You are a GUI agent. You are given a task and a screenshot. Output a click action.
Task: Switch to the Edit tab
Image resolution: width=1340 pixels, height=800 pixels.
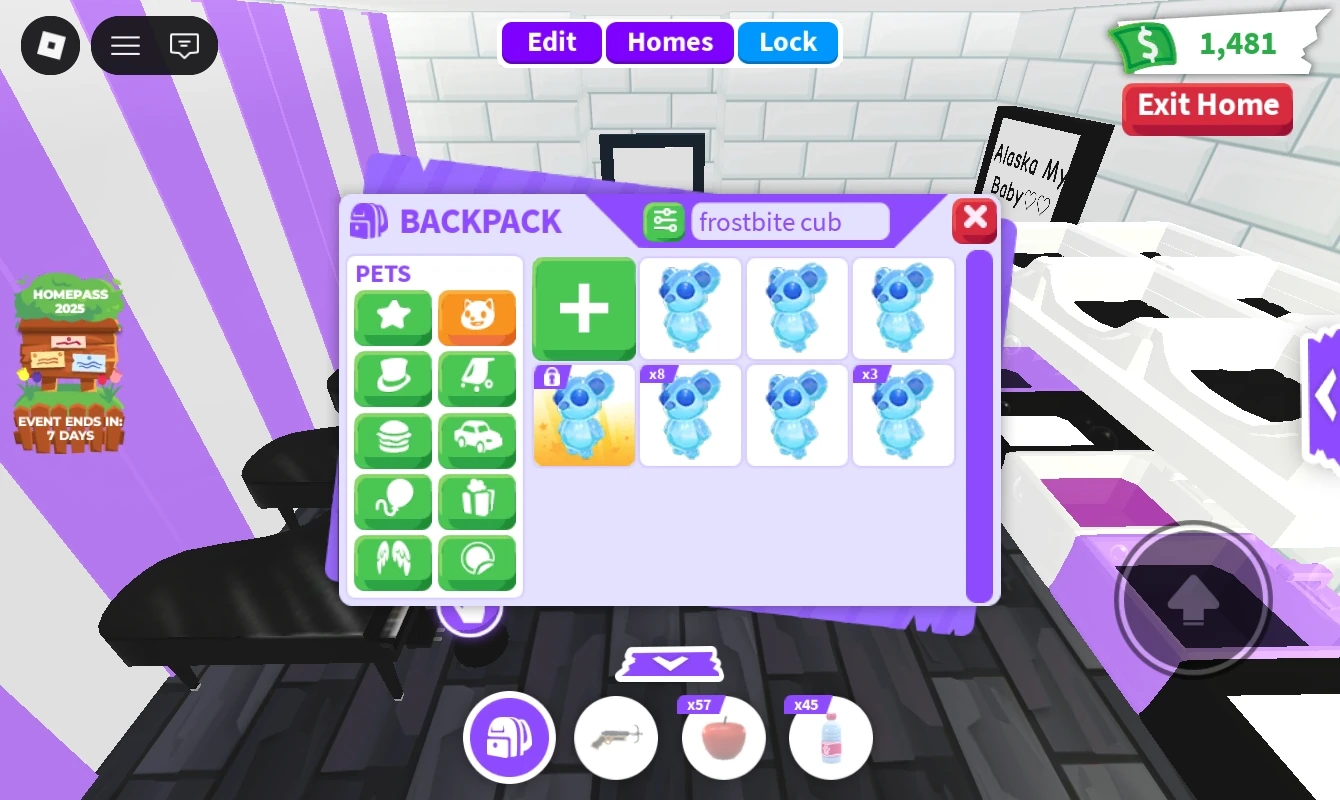(x=551, y=42)
